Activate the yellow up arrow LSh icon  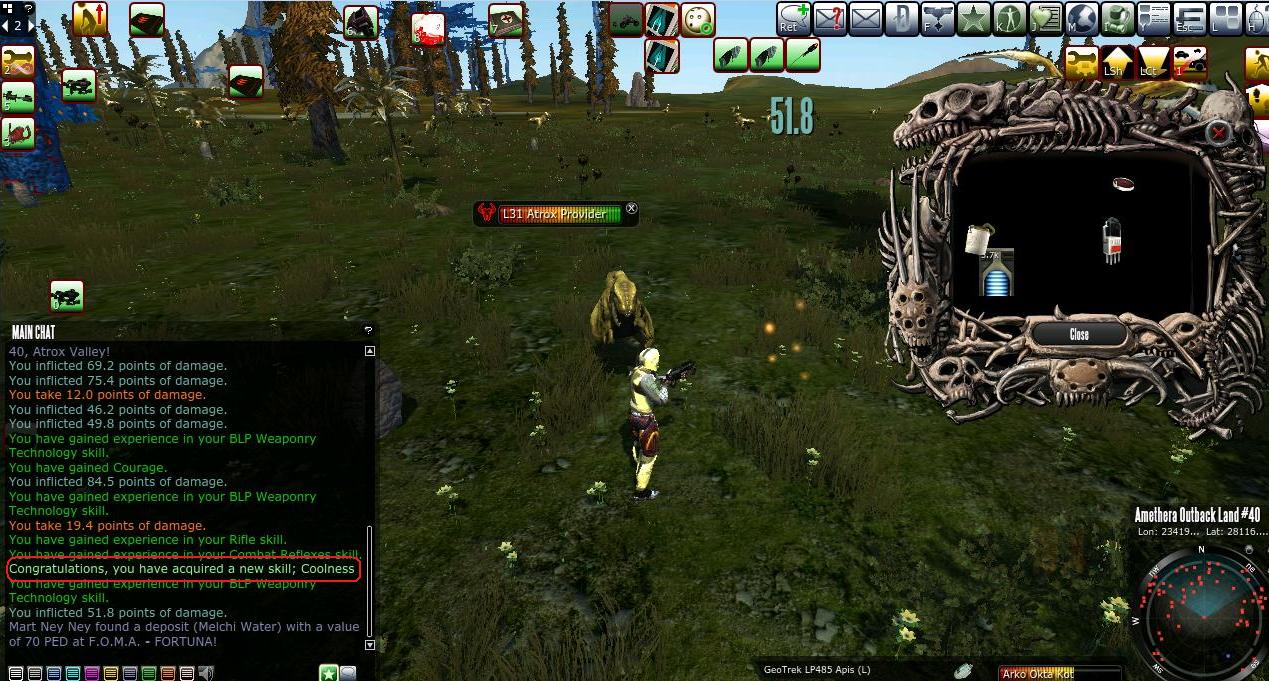click(1118, 62)
